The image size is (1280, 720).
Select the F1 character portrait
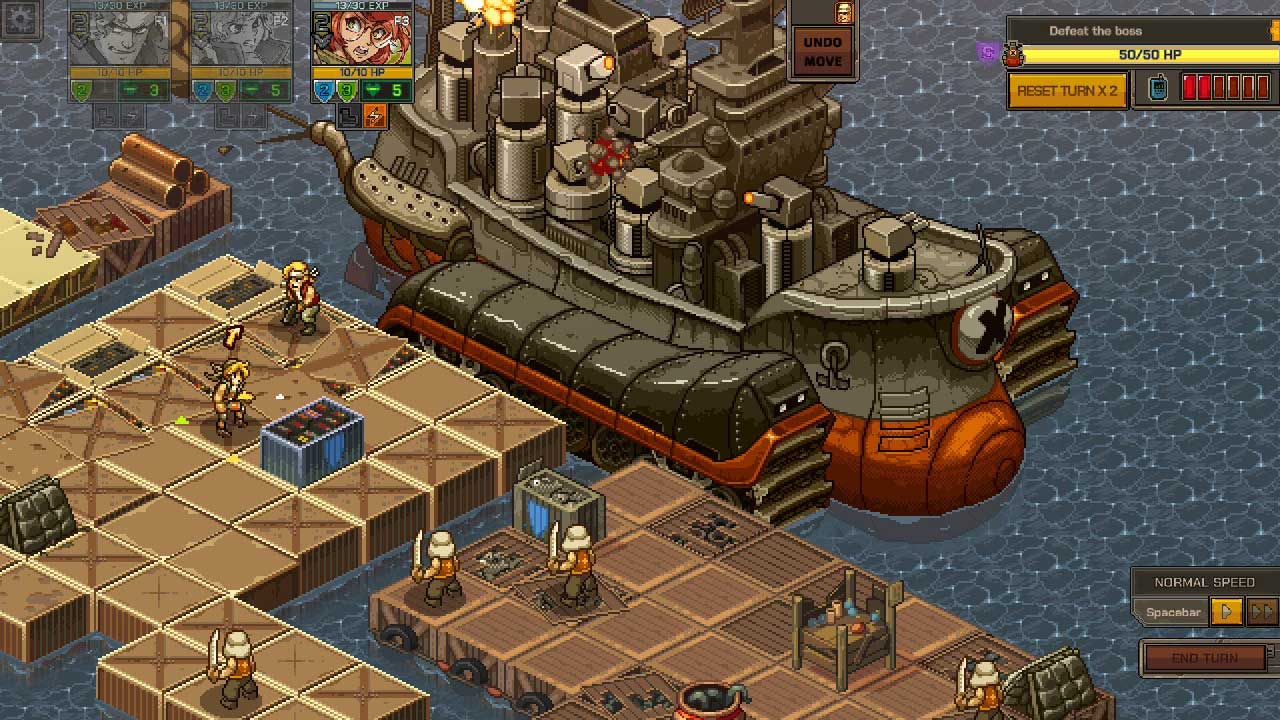coord(118,38)
